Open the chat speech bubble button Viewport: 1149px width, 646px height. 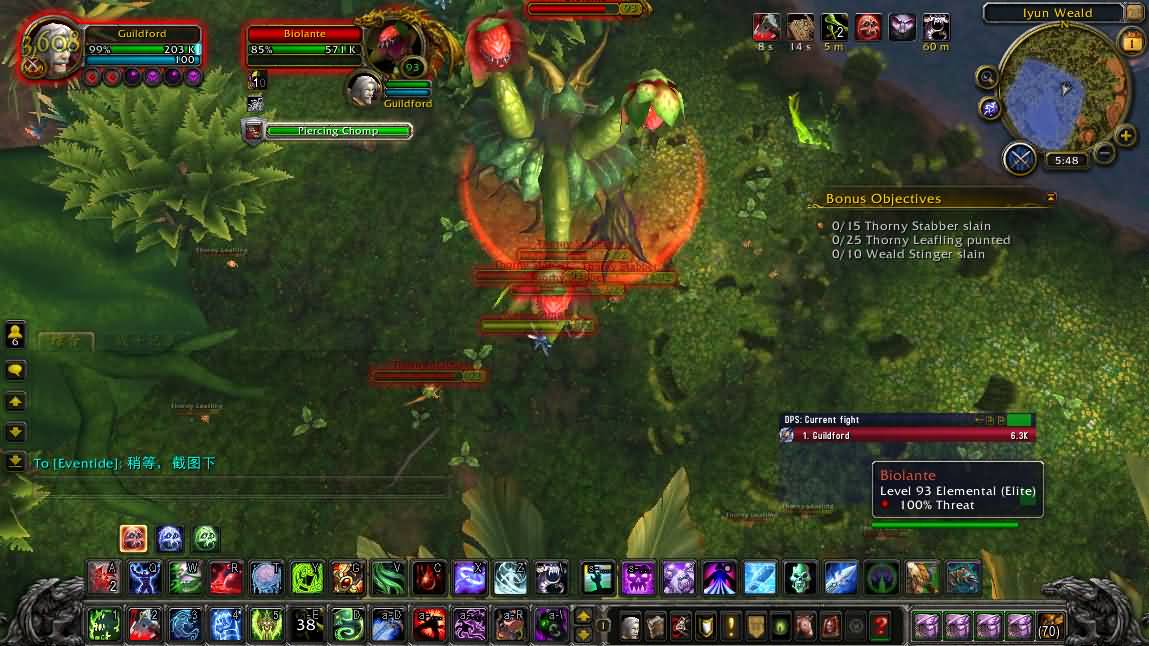(15, 370)
